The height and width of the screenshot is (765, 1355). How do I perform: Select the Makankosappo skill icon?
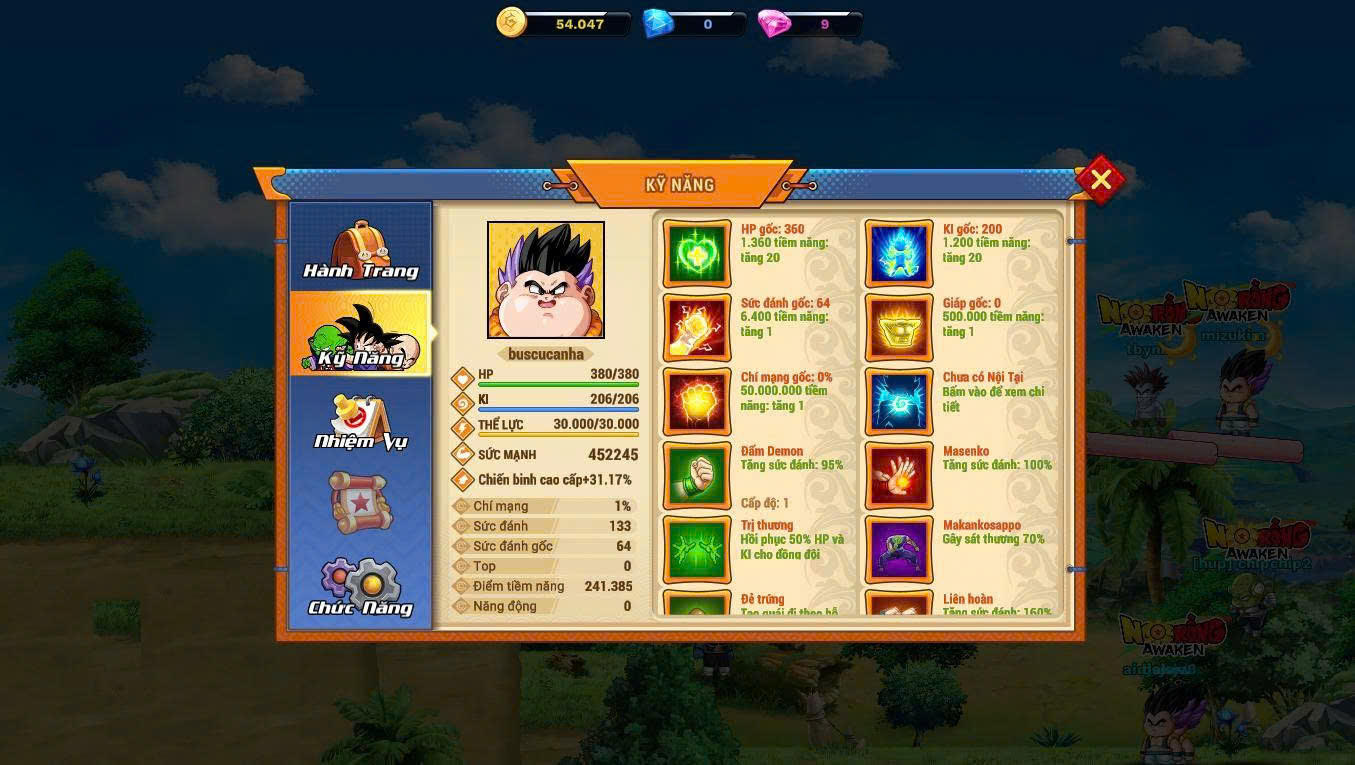click(x=899, y=550)
